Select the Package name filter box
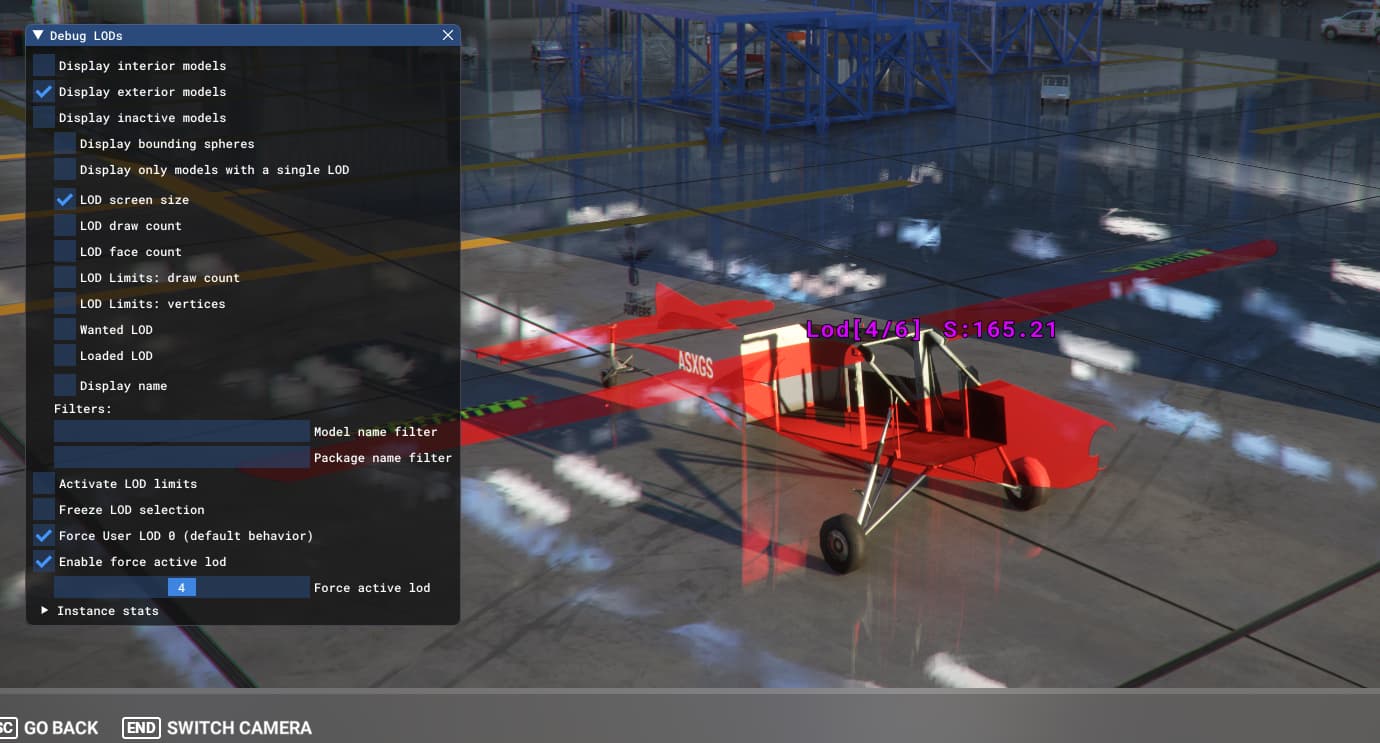Image resolution: width=1380 pixels, height=743 pixels. (x=181, y=458)
